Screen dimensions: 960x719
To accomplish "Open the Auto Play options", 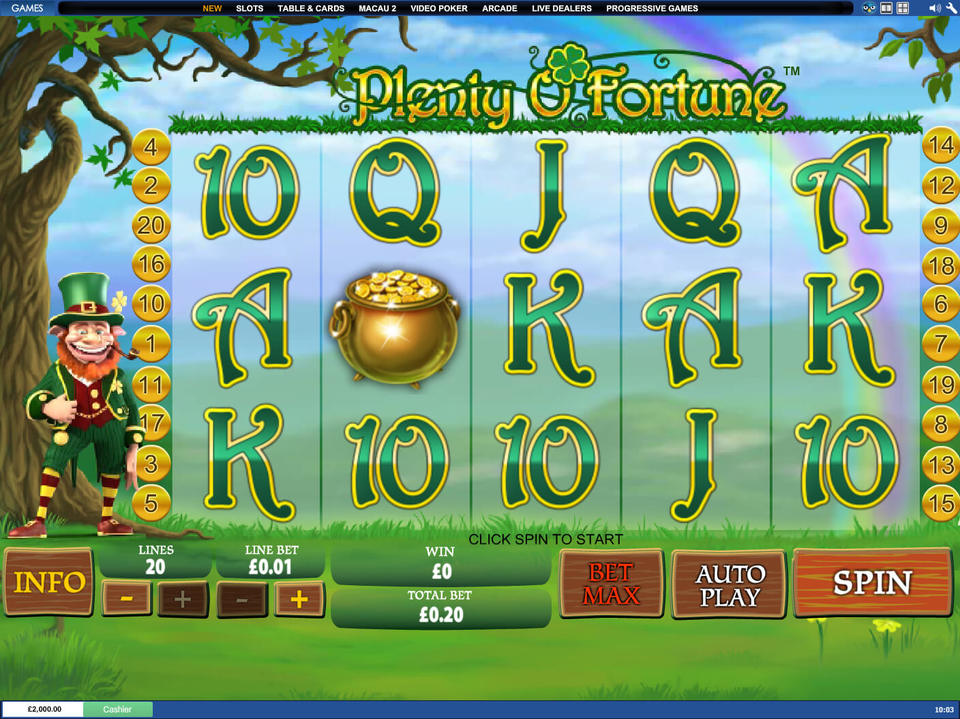I will click(x=729, y=585).
